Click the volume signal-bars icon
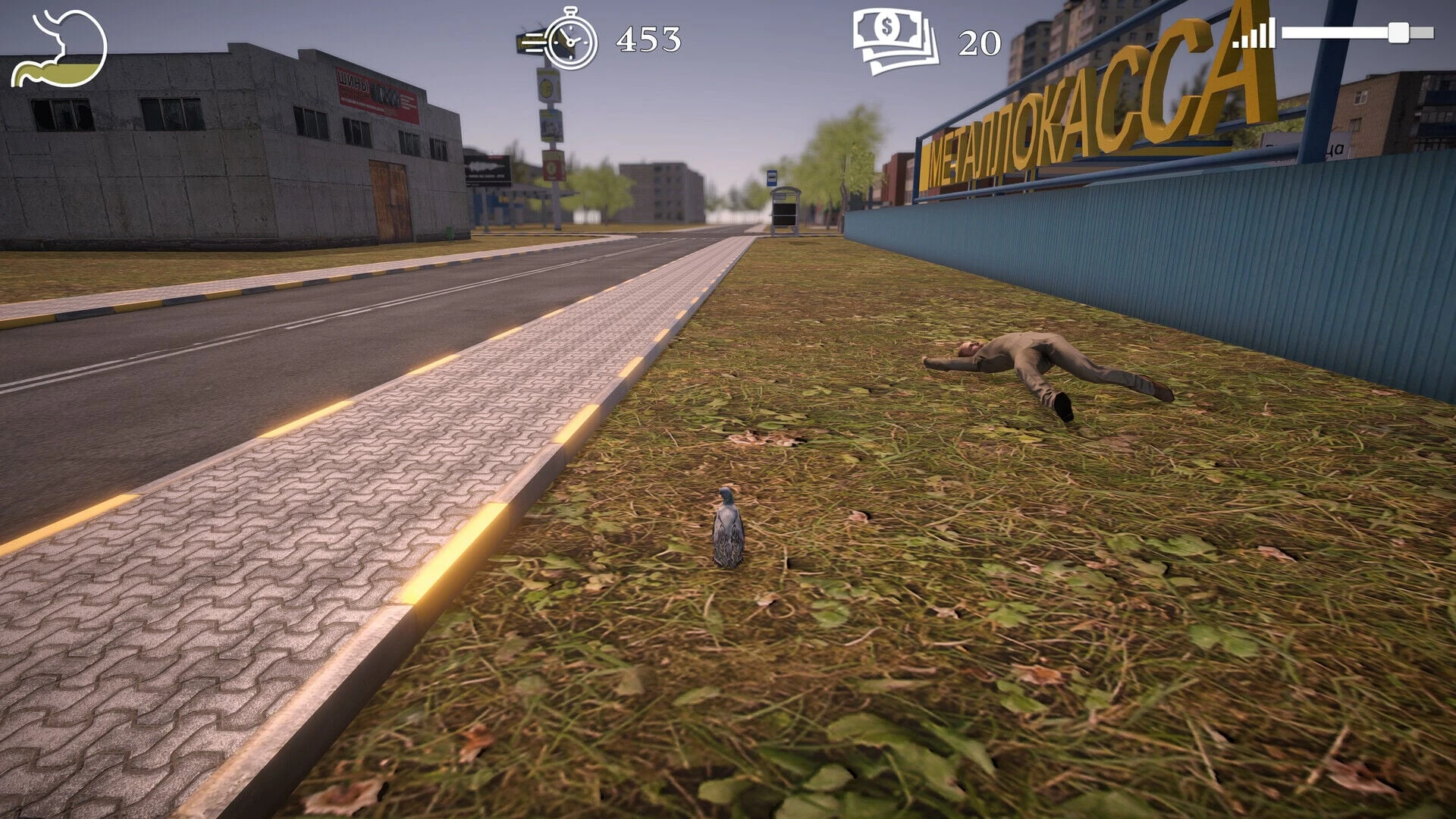This screenshot has height=819, width=1456. [x=1254, y=34]
